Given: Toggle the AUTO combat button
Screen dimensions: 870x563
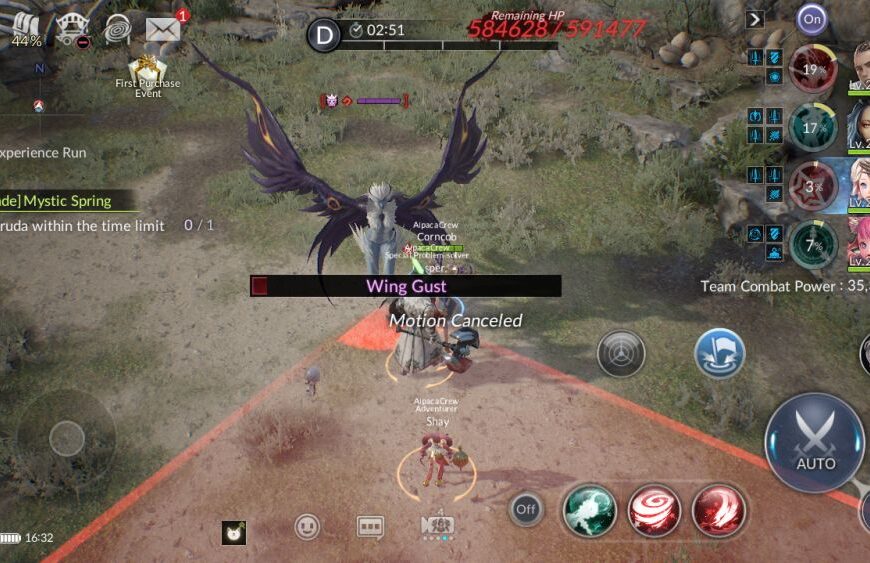Looking at the screenshot, I should click(x=814, y=443).
